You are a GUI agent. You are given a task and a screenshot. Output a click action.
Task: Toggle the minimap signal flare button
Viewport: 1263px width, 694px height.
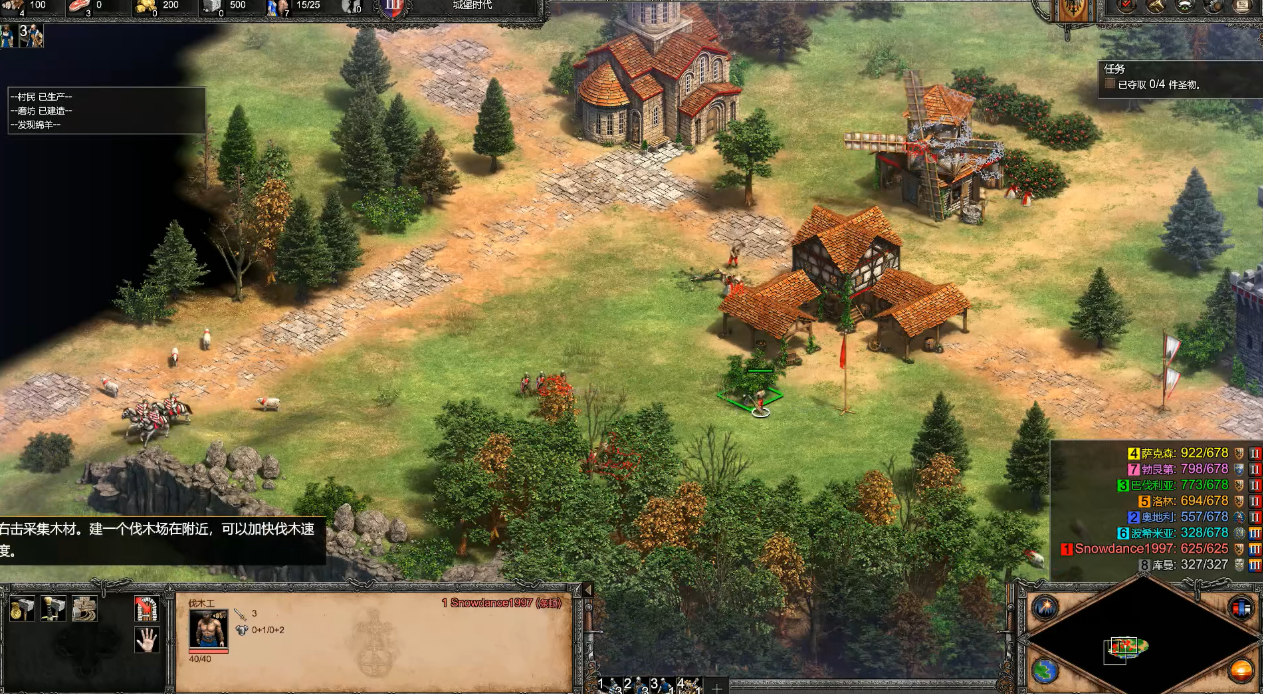click(x=1044, y=607)
